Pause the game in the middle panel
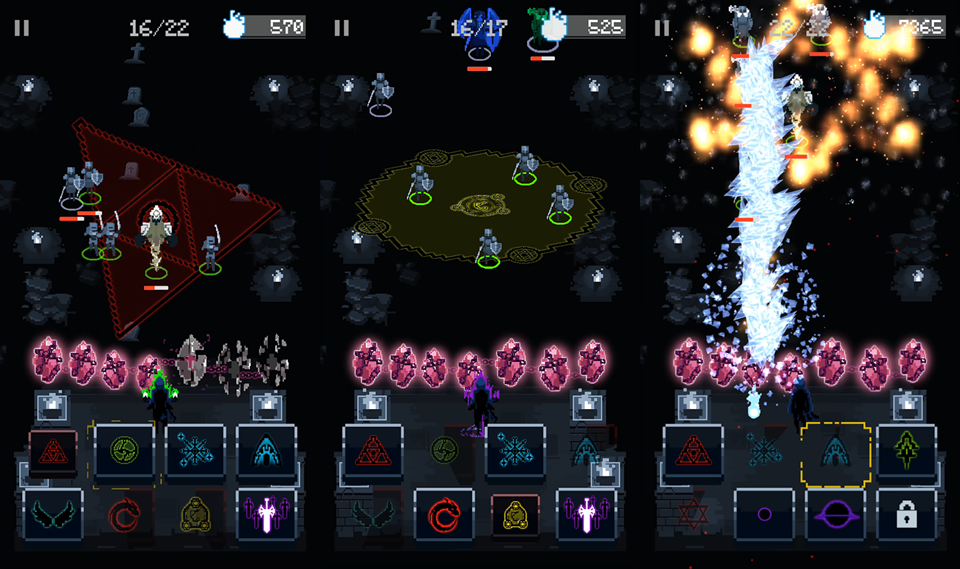 point(341,28)
